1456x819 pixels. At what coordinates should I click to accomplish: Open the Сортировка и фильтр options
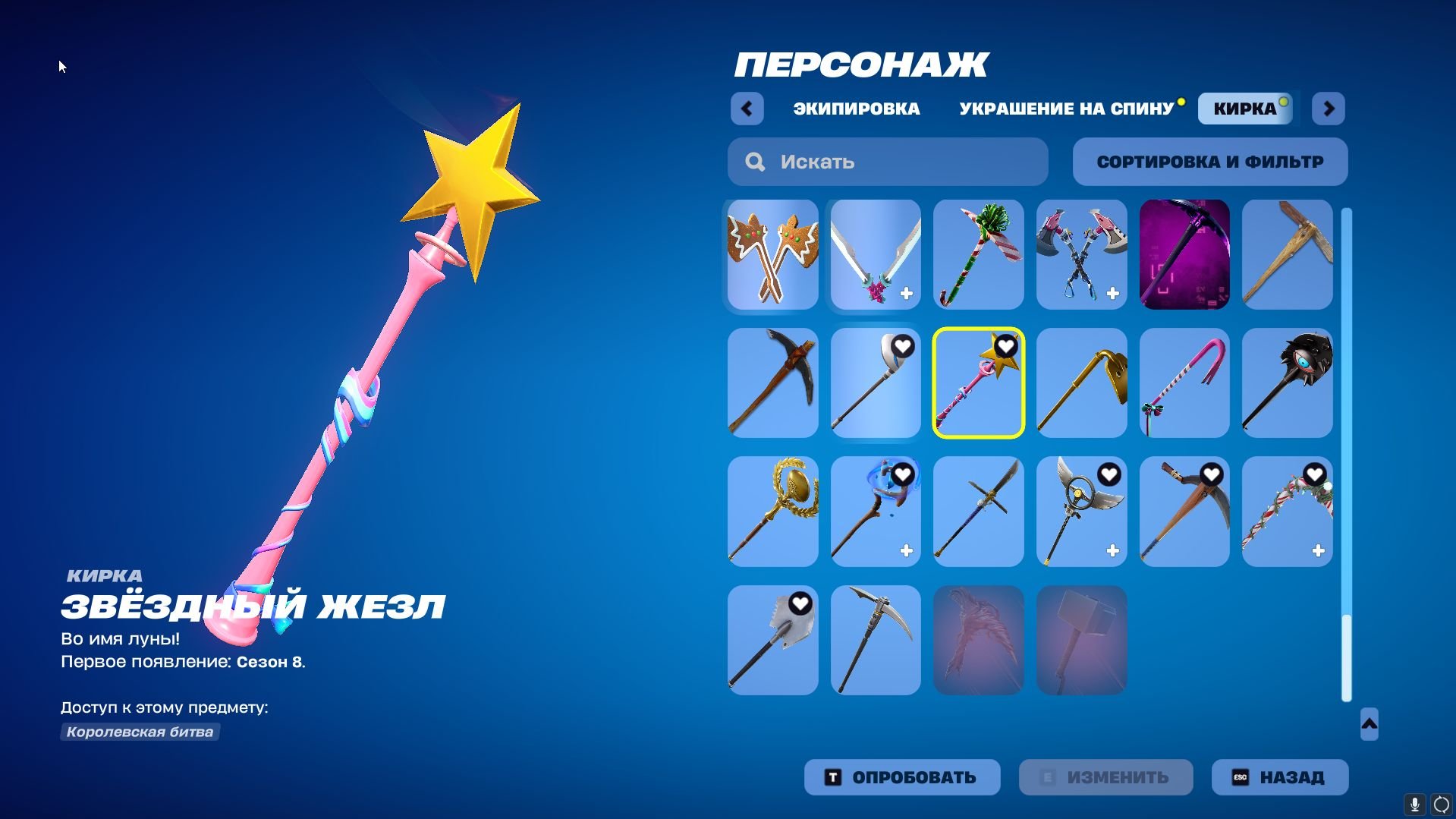[1209, 161]
